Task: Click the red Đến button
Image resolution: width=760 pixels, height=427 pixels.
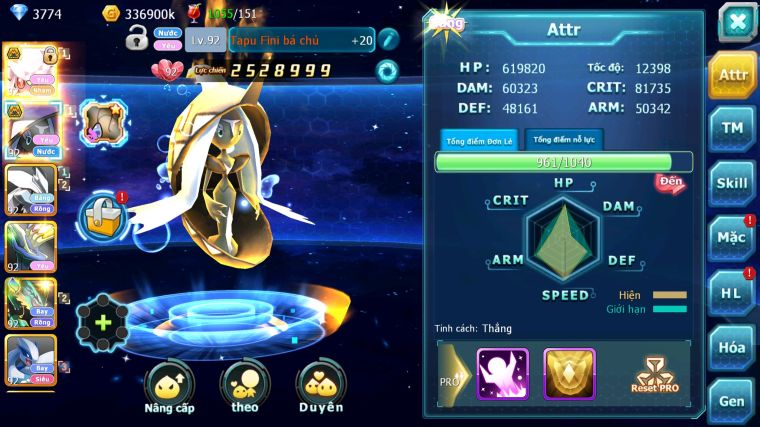Action: 670,183
